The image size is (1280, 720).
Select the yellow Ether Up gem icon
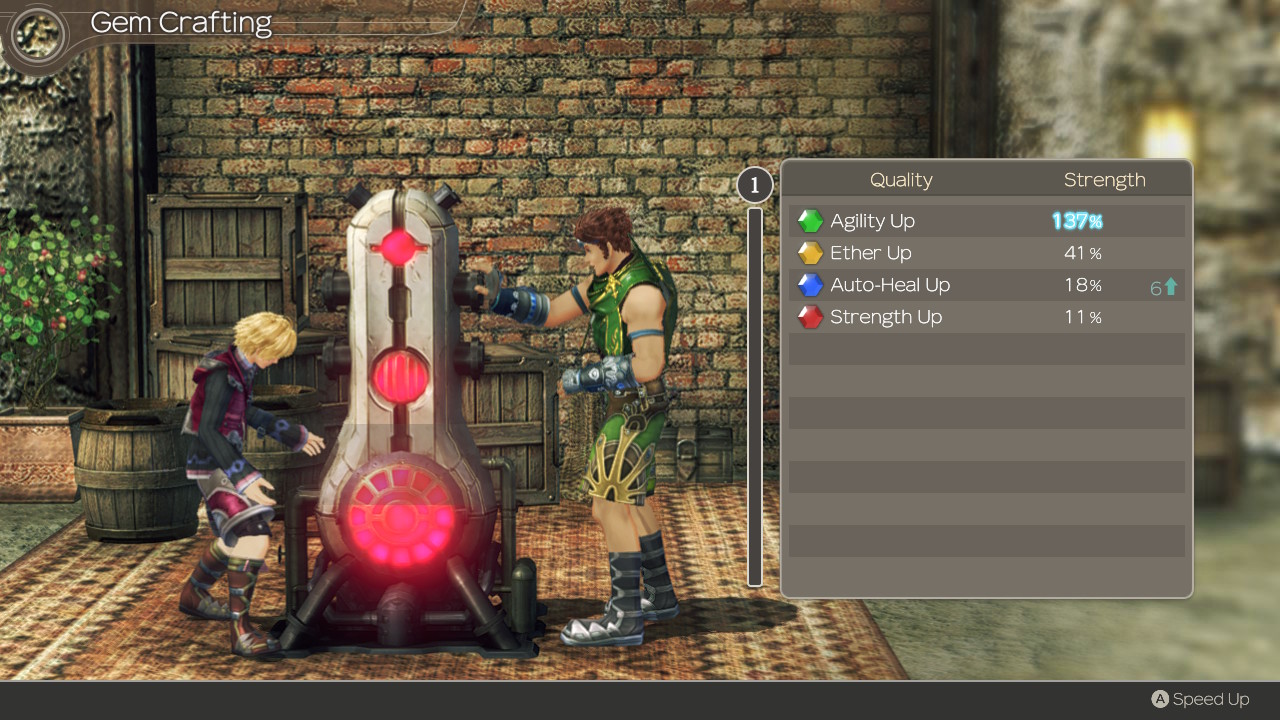point(810,252)
